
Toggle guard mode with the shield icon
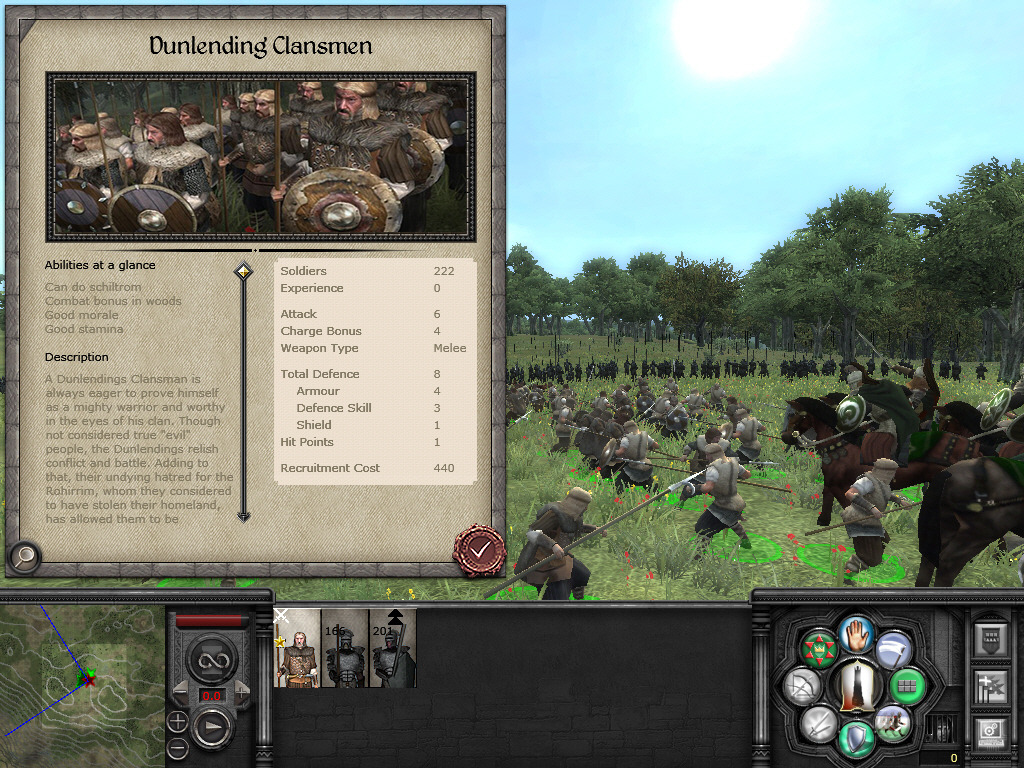pos(855,738)
